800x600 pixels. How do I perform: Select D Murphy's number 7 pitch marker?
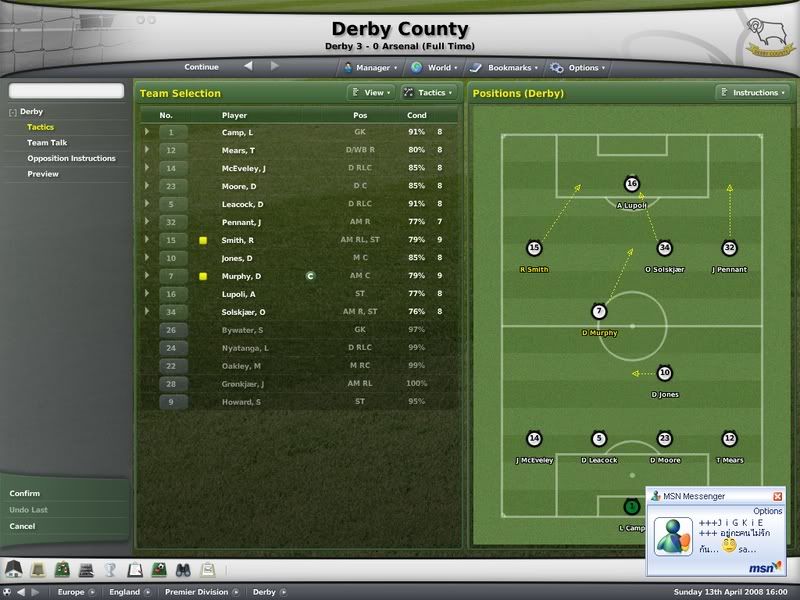[x=599, y=312]
